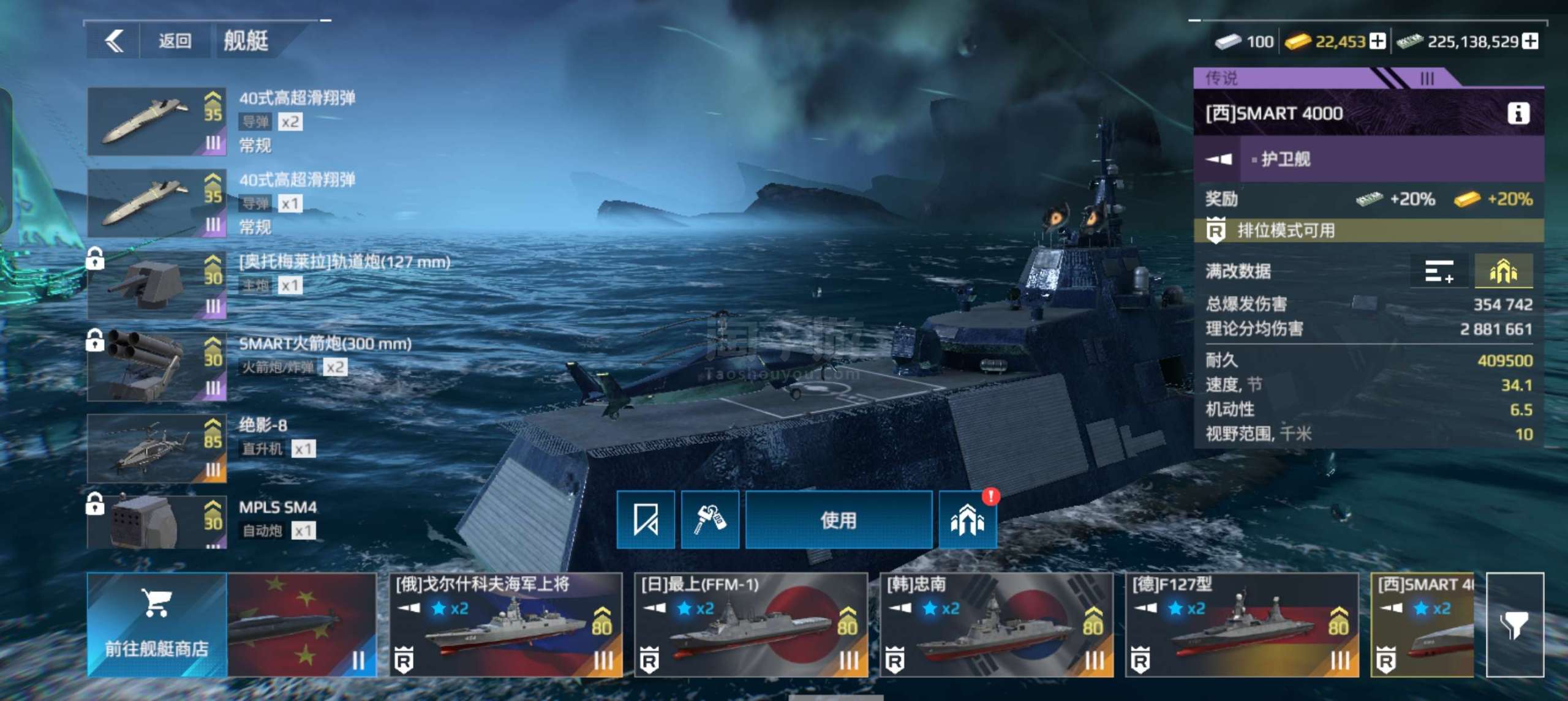Go to the ship store
This screenshot has height=701, width=1568.
coord(157,624)
